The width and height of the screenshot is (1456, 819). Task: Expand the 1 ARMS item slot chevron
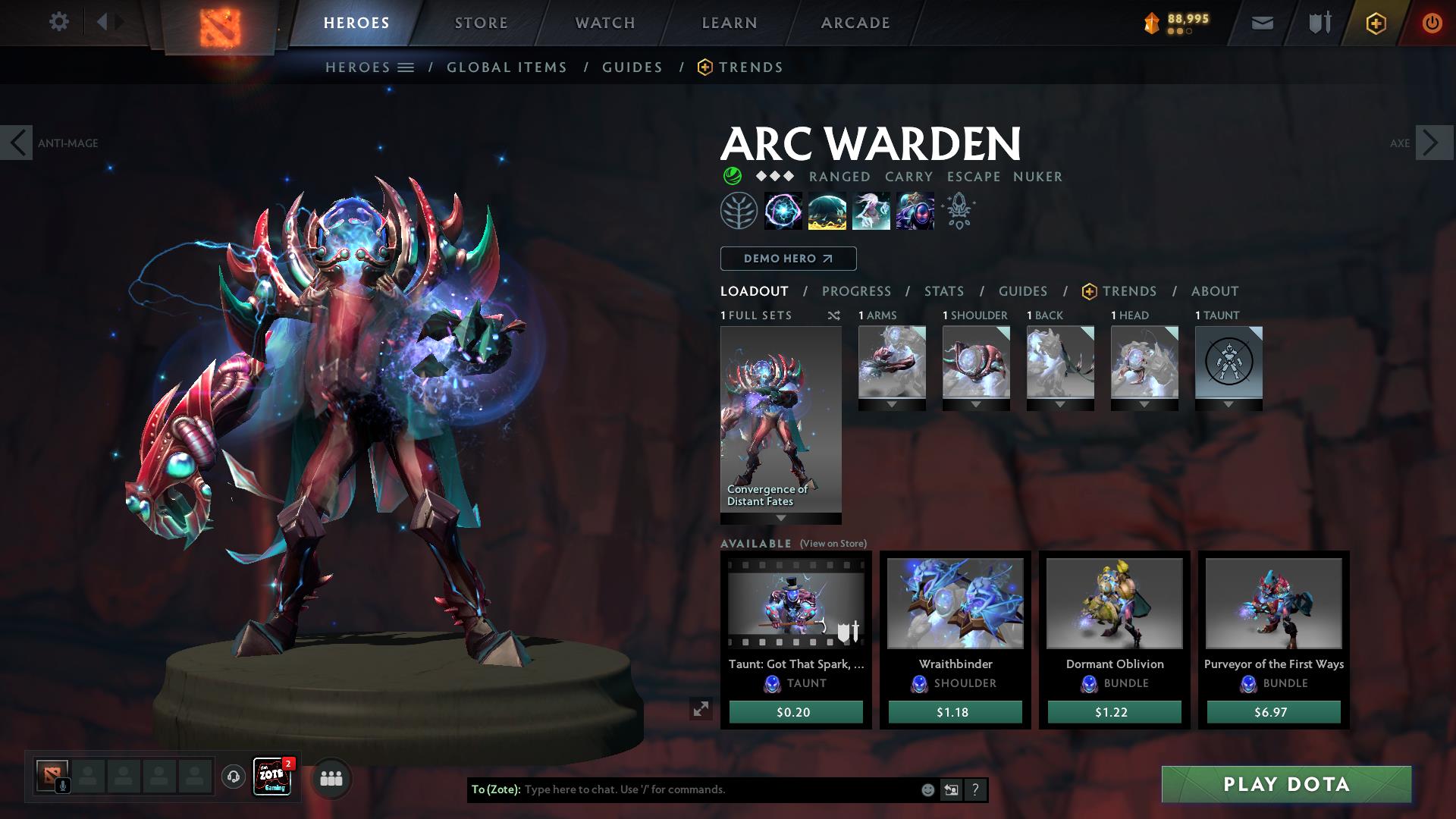[x=891, y=404]
